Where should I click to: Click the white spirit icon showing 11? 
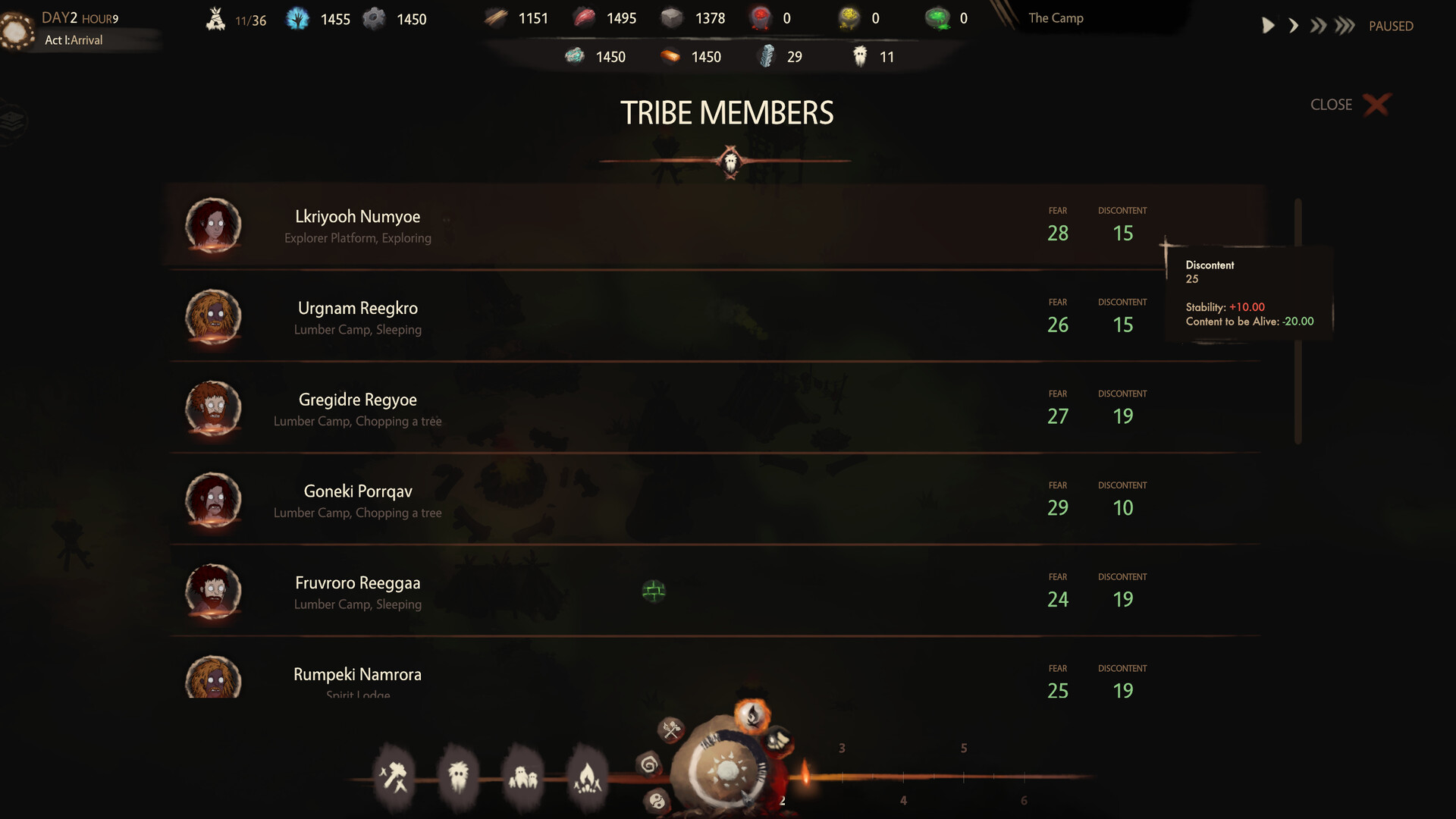point(861,55)
